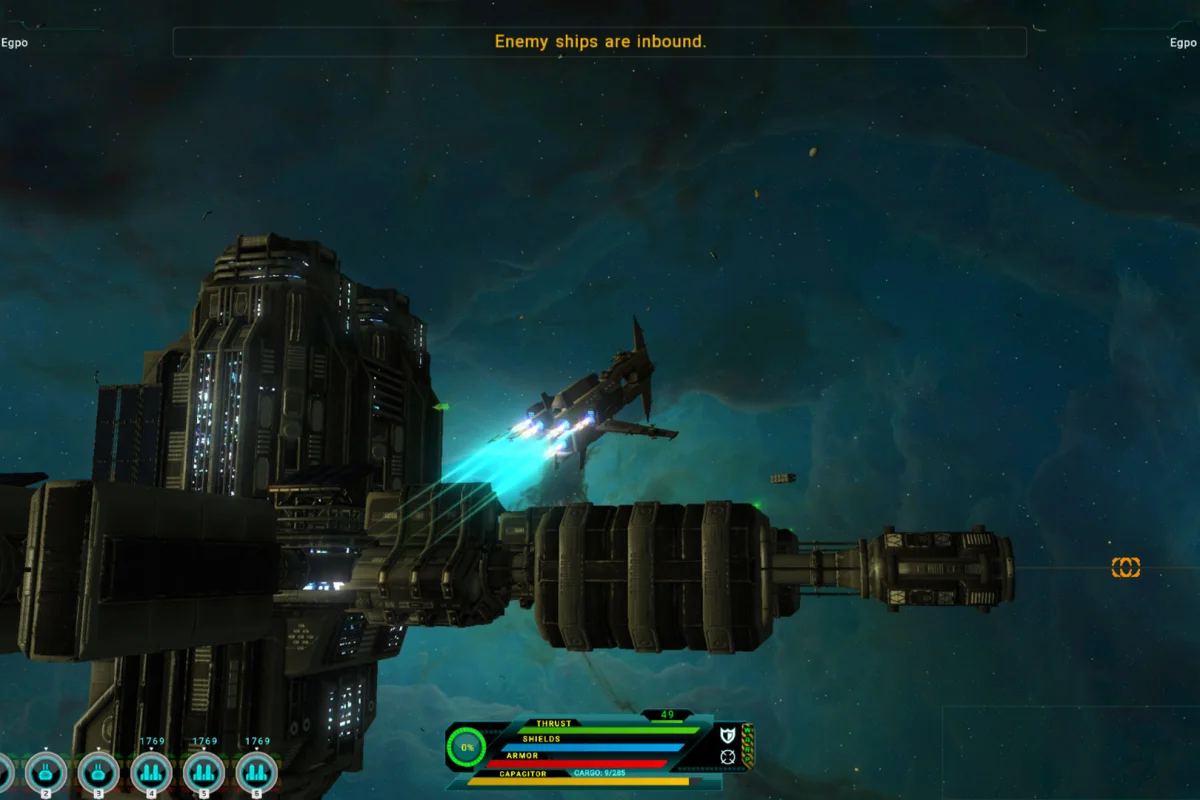Toggle the shield icon on ship status panel
The image size is (1200, 800).
tap(727, 735)
